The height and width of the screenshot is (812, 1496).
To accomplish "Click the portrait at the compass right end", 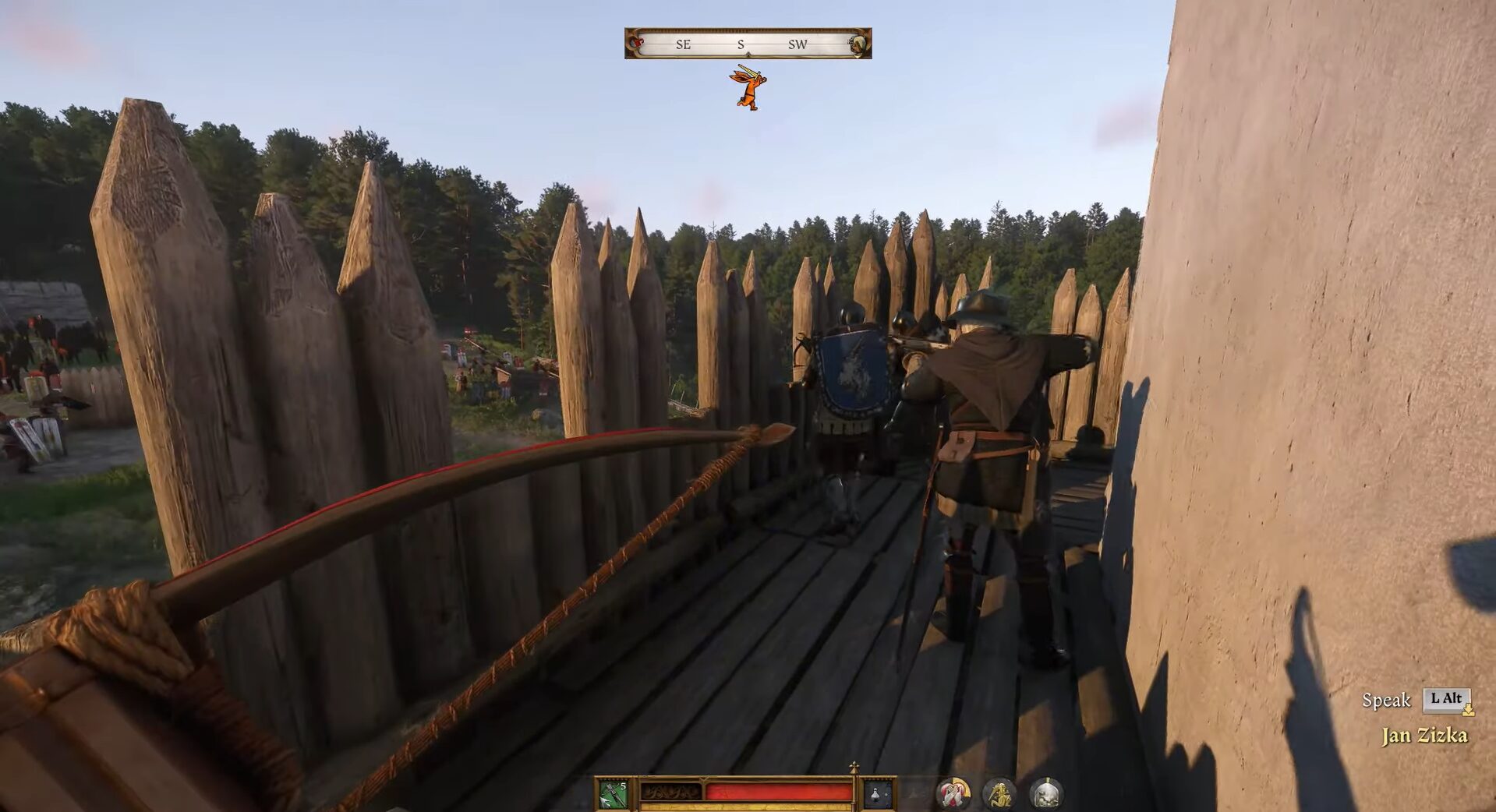I will click(859, 44).
